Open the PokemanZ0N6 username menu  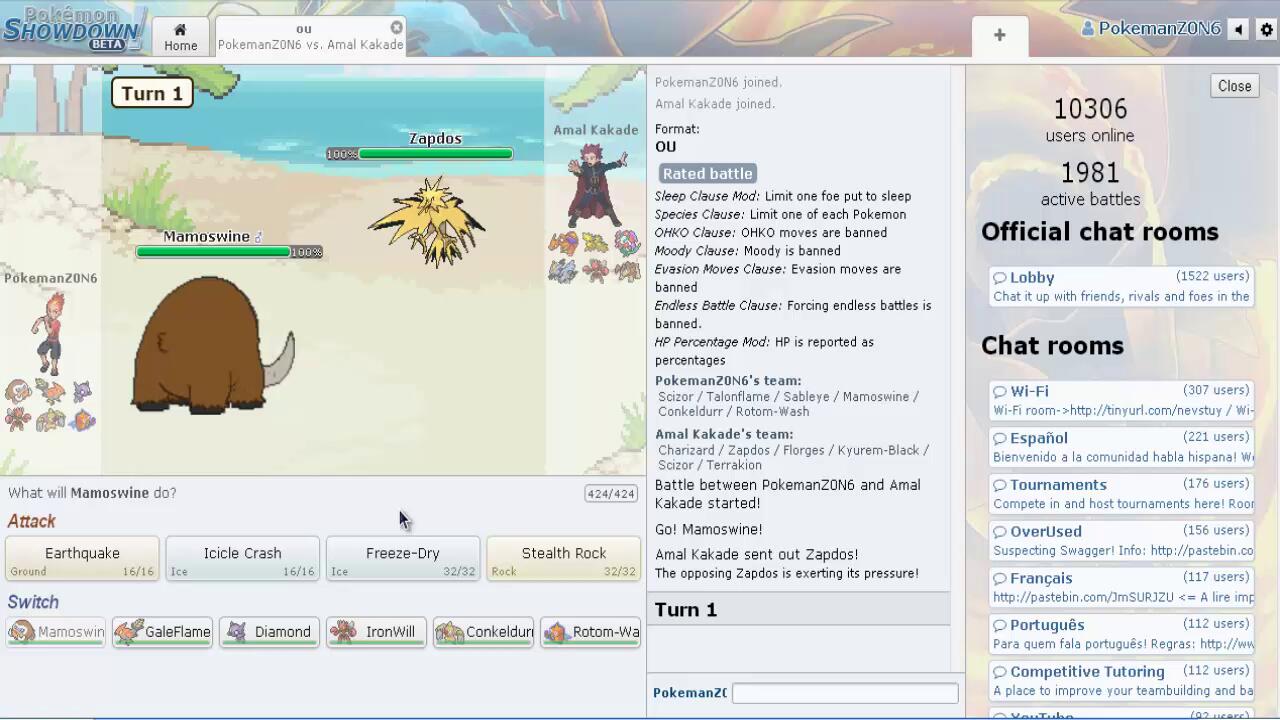pos(1151,29)
